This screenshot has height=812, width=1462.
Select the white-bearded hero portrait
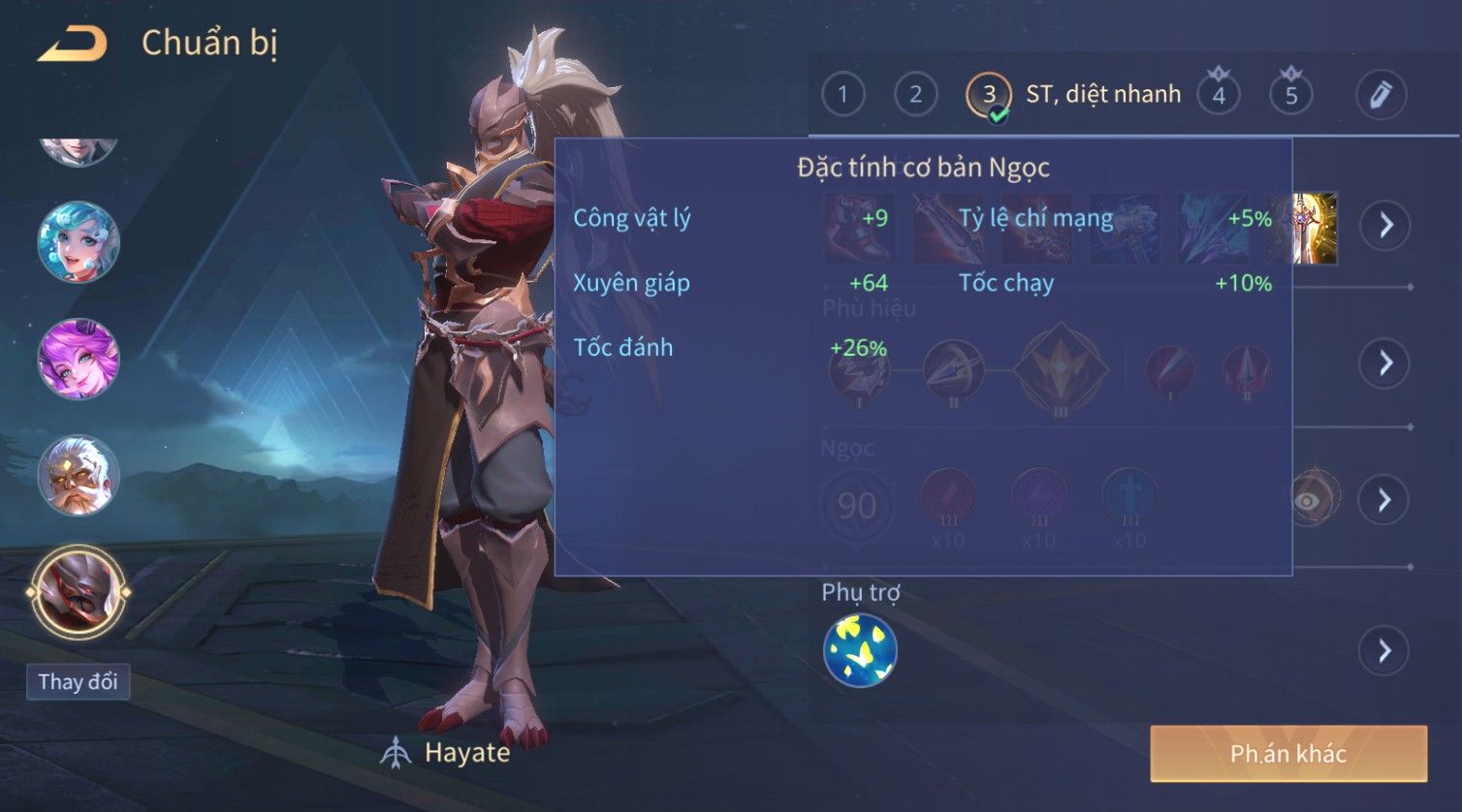(x=79, y=476)
